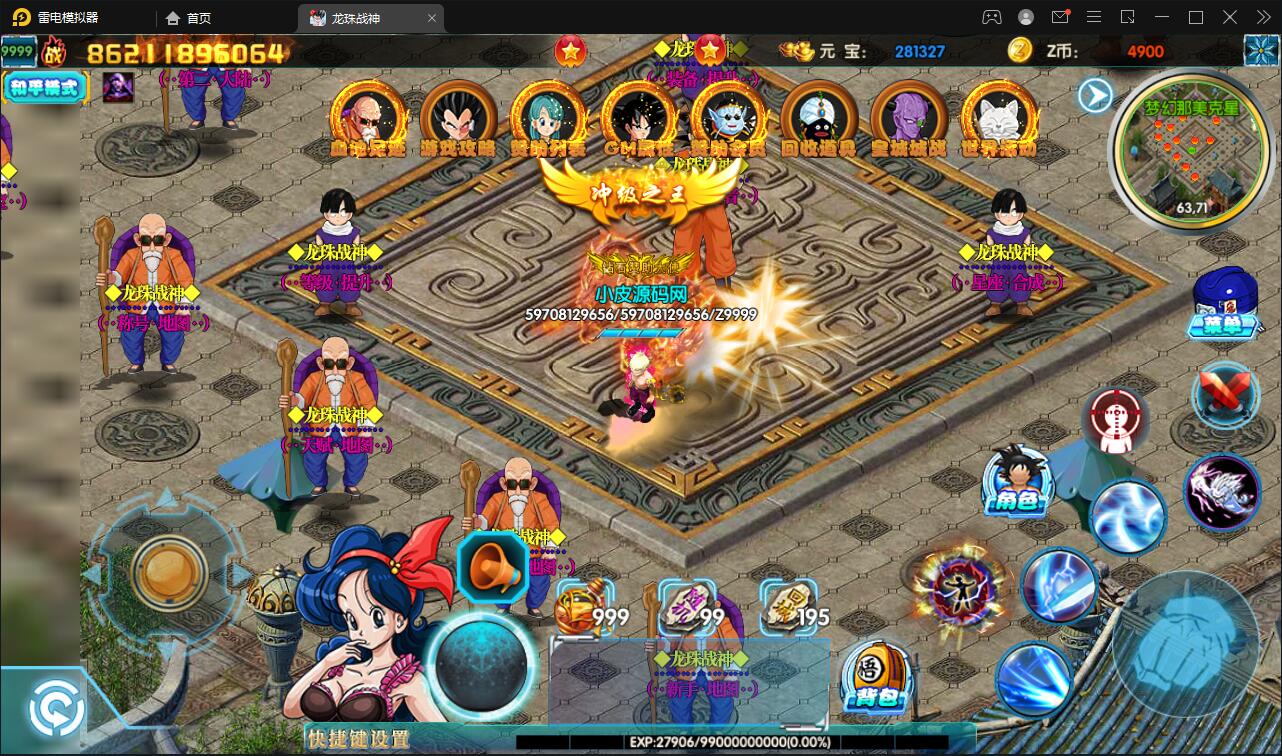
Task: Use the white dragon beast skill
Action: (1223, 490)
